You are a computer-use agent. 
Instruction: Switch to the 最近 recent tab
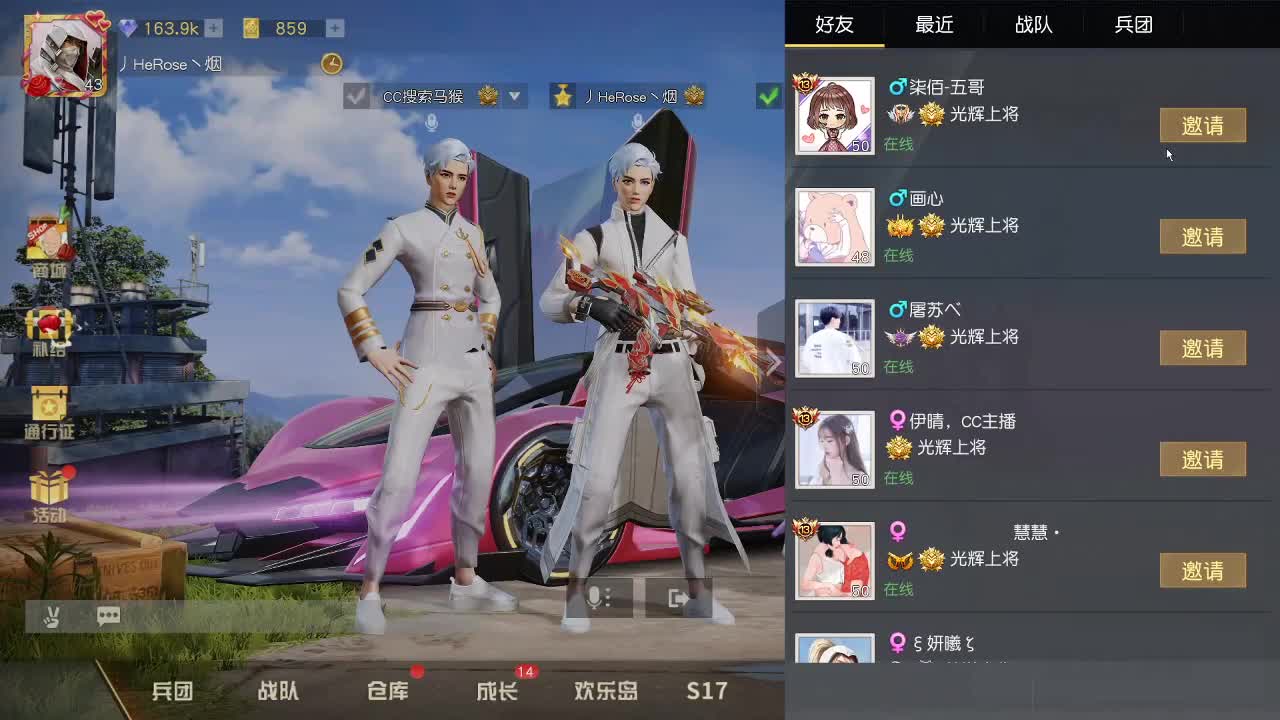933,25
